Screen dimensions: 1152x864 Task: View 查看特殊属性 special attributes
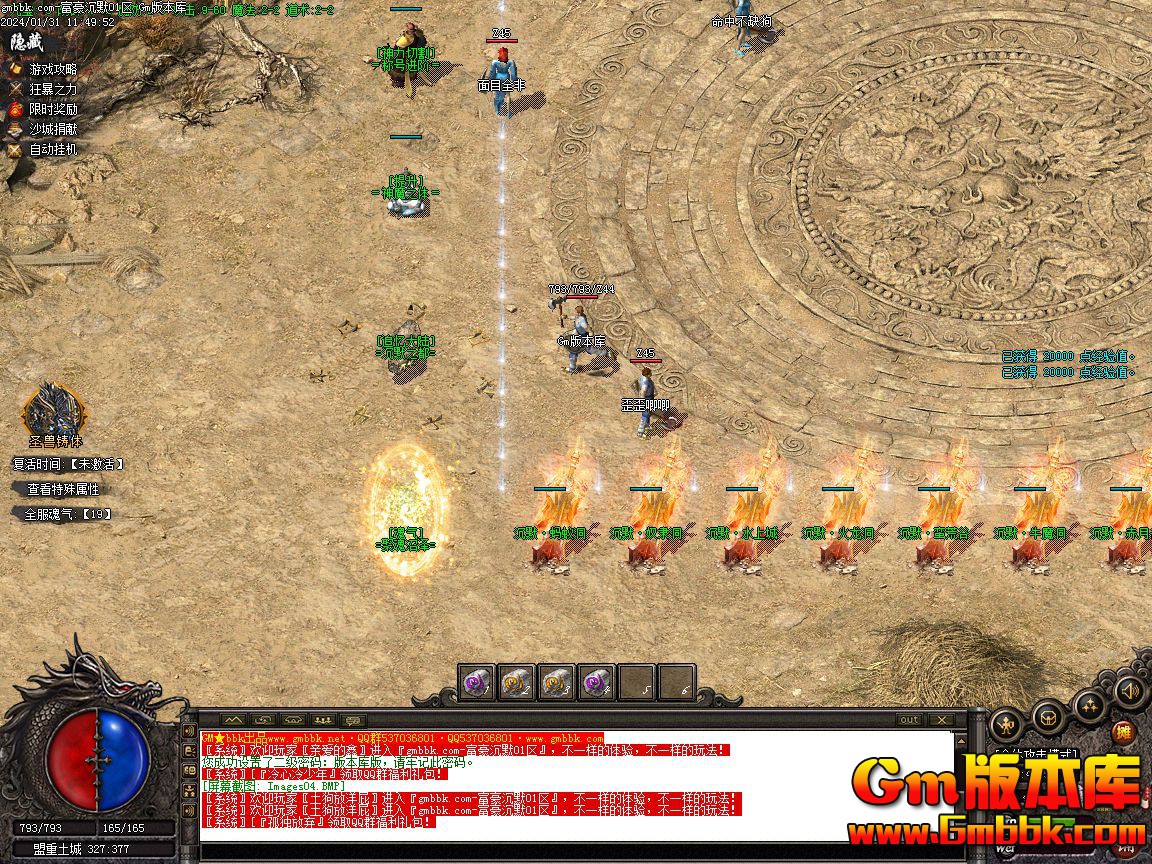point(62,489)
